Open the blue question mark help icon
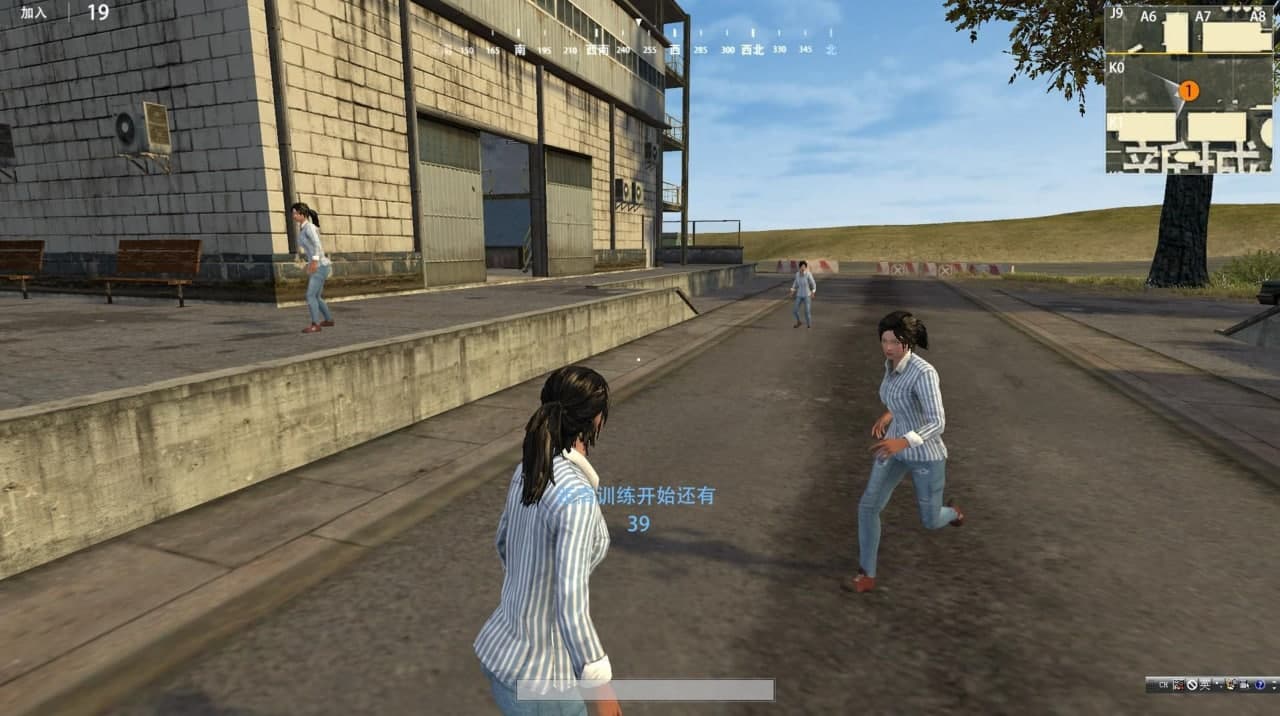Screen dimensions: 1280x716 [x=1260, y=684]
